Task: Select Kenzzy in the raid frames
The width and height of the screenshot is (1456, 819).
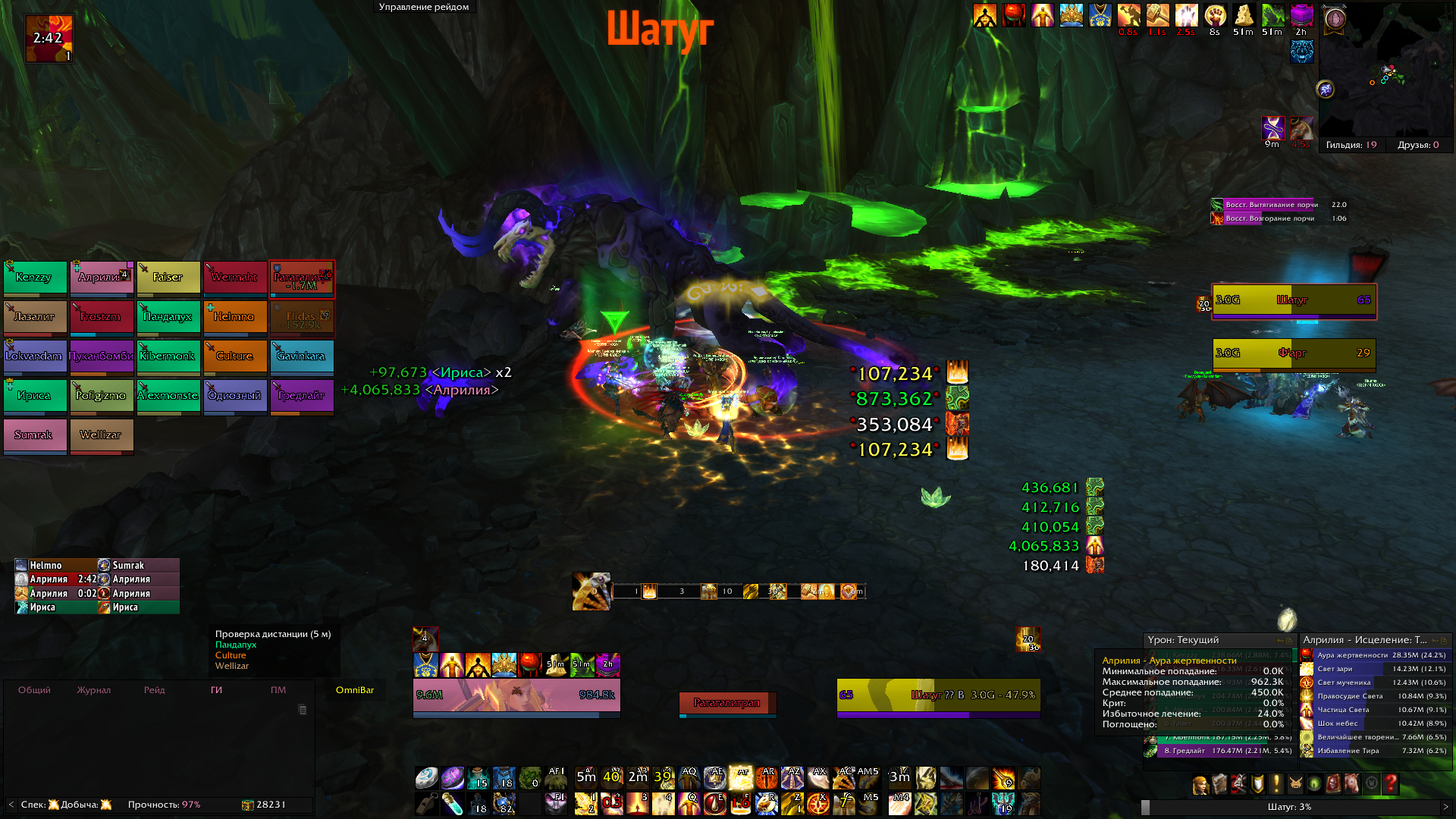Action: (x=35, y=278)
